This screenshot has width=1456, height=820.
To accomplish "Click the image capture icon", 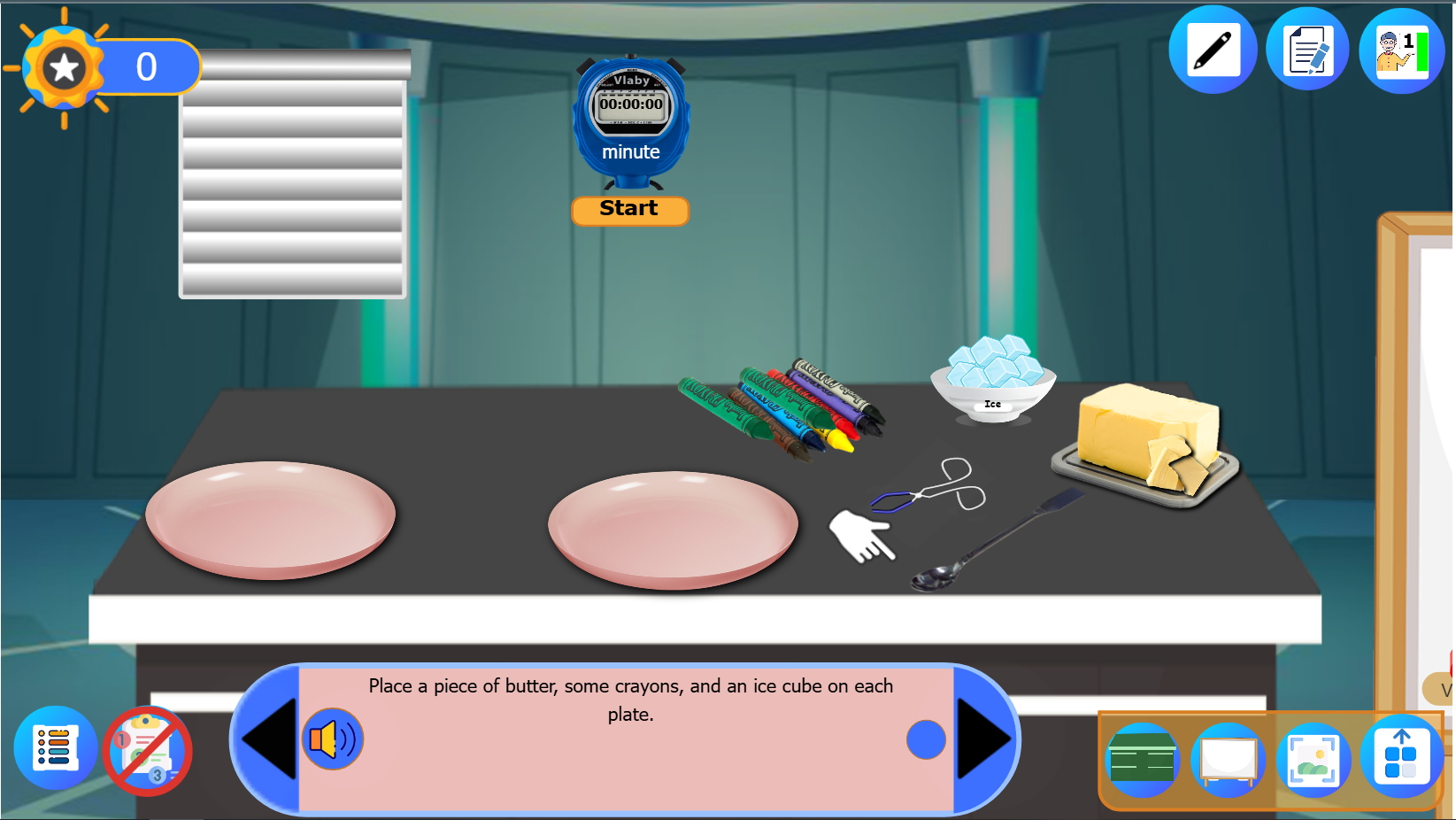I will tap(1315, 759).
